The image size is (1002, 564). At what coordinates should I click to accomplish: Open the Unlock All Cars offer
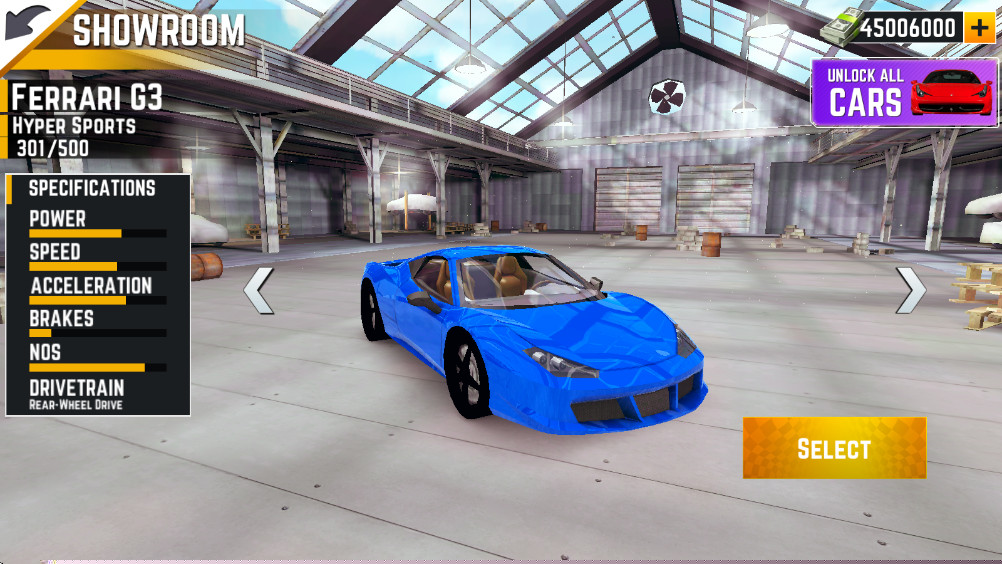(x=904, y=92)
